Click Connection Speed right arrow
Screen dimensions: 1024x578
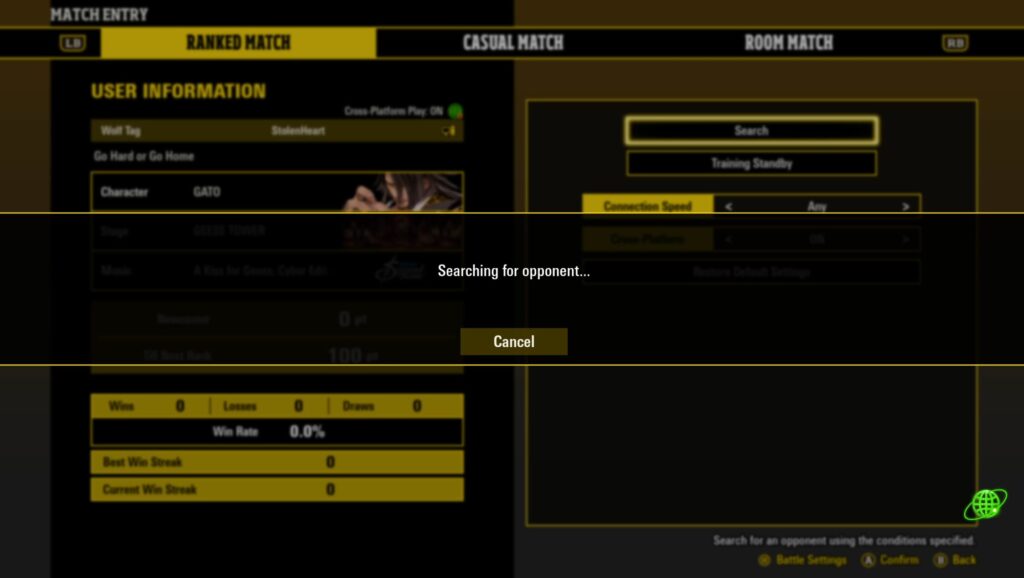[905, 206]
